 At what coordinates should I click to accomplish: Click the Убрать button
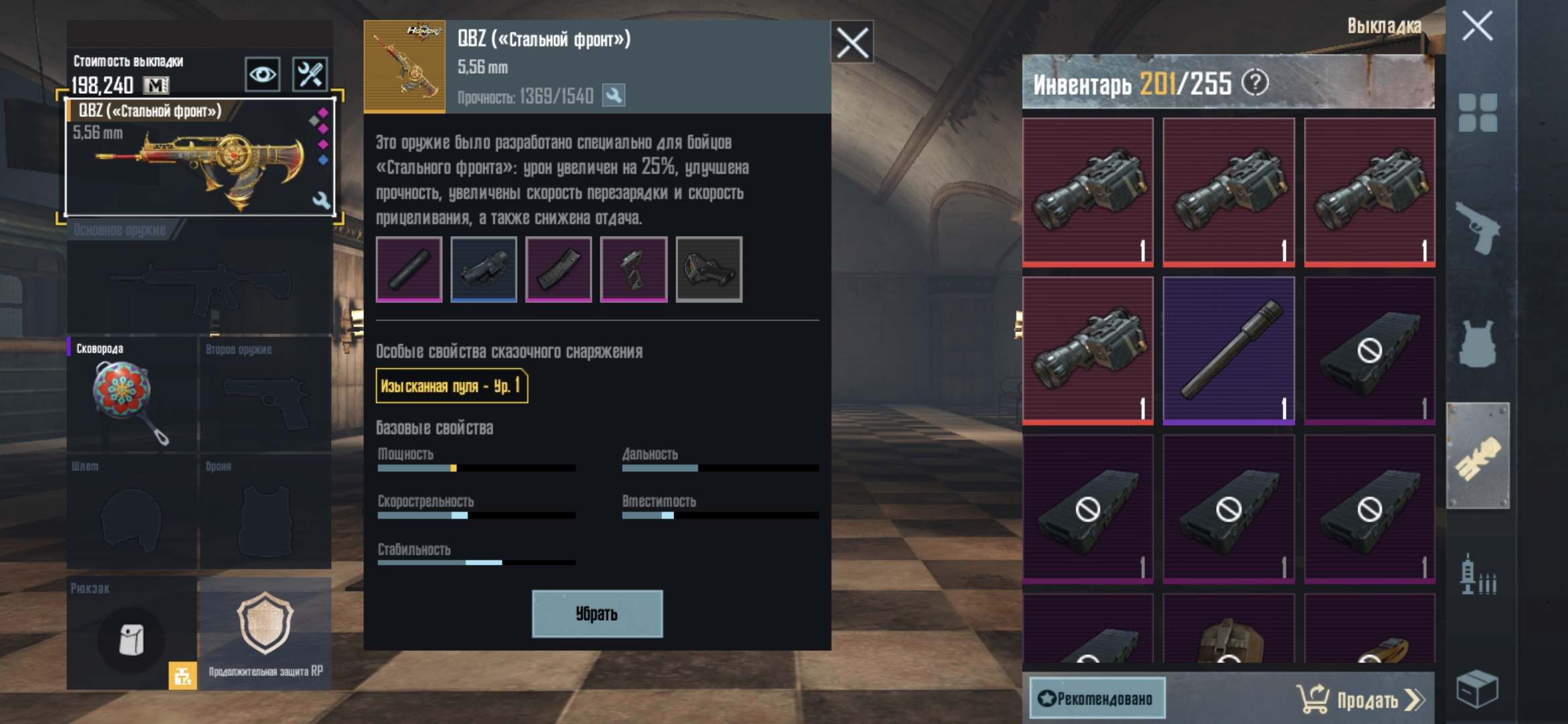click(597, 613)
